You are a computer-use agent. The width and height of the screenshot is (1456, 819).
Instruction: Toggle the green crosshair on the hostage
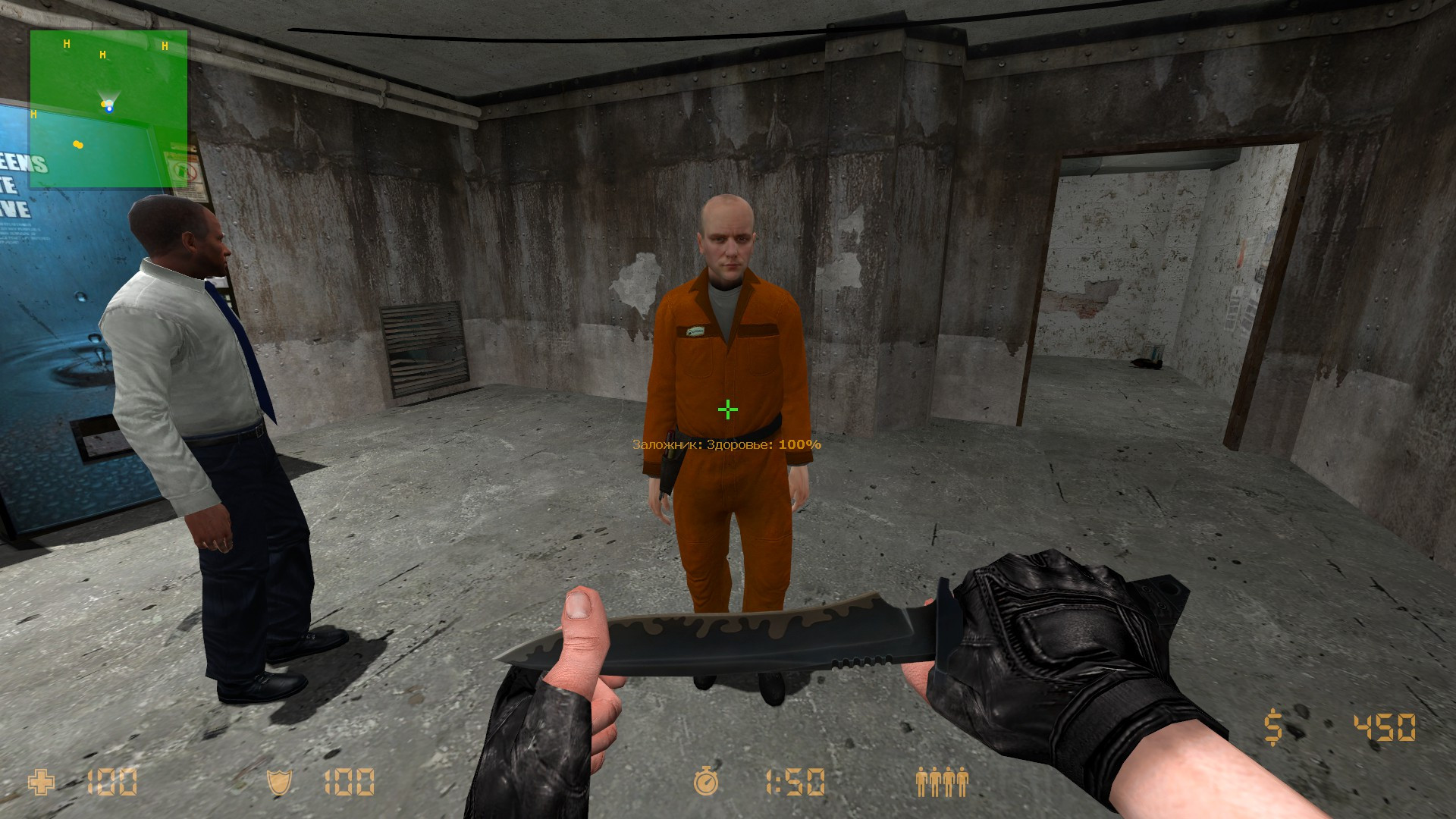726,410
